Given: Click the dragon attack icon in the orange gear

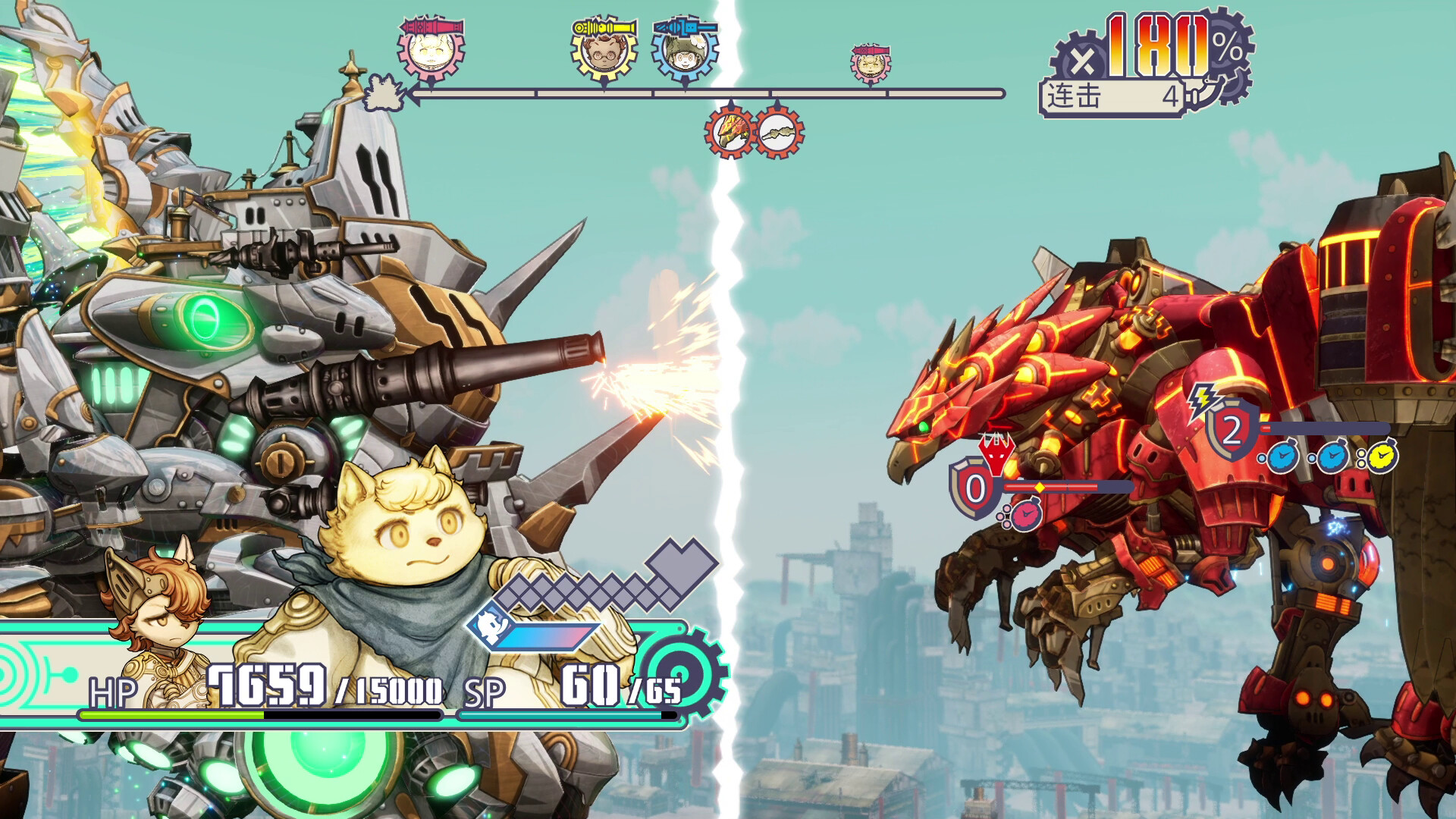Looking at the screenshot, I should (x=730, y=130).
